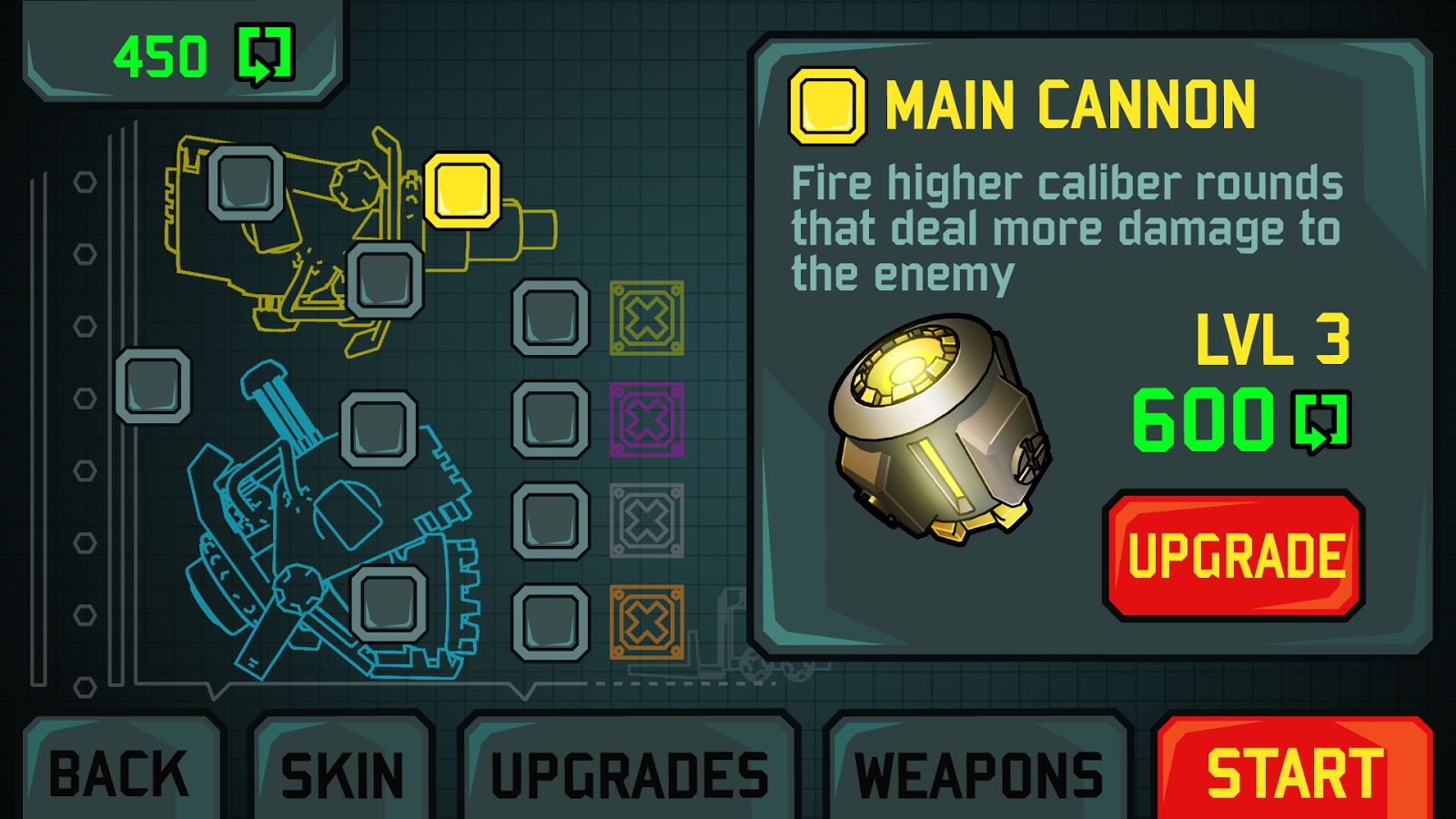Start the mission
Screen dimensions: 1456x819
coord(1294,772)
